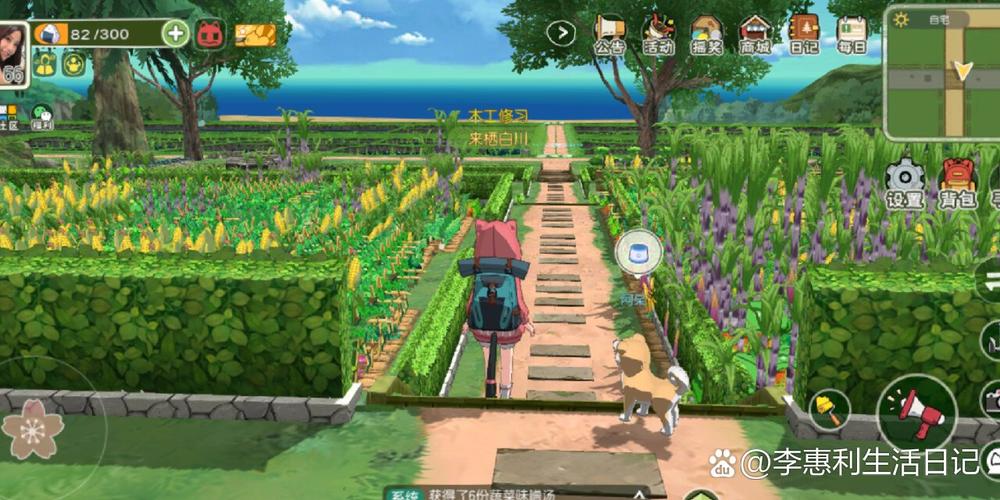Image resolution: width=1000 pixels, height=500 pixels.
Task: Open the 公告 announcements menu
Action: [609, 34]
